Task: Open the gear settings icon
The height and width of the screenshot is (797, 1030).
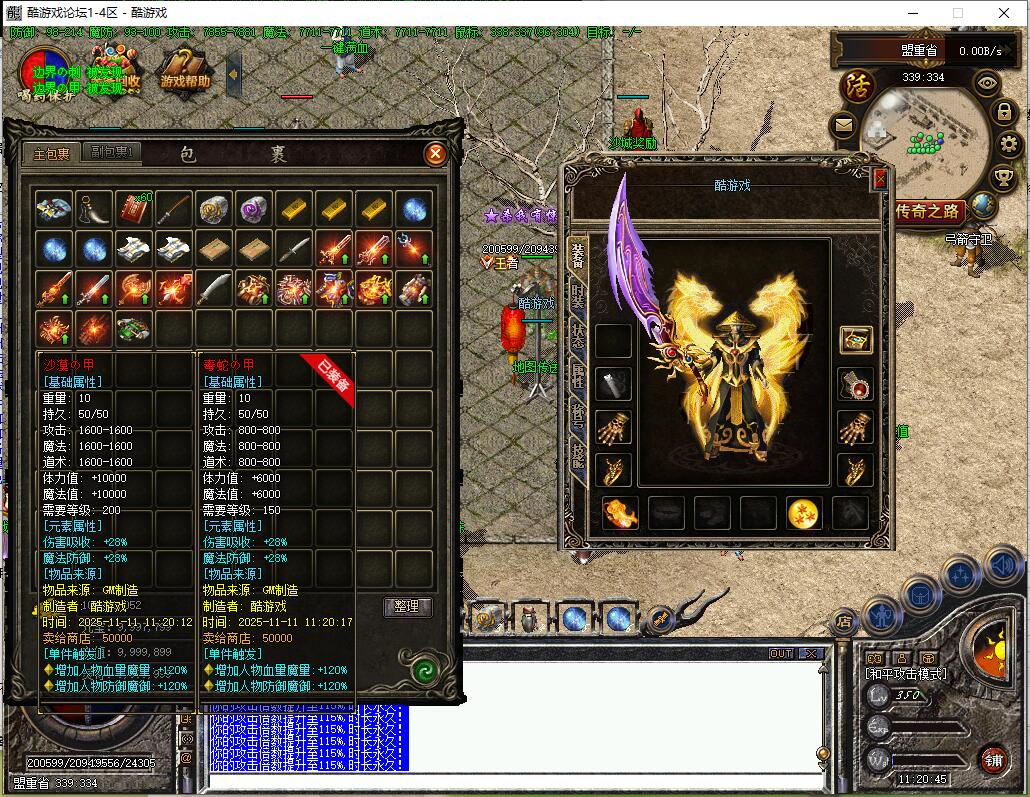Action: 1007,145
